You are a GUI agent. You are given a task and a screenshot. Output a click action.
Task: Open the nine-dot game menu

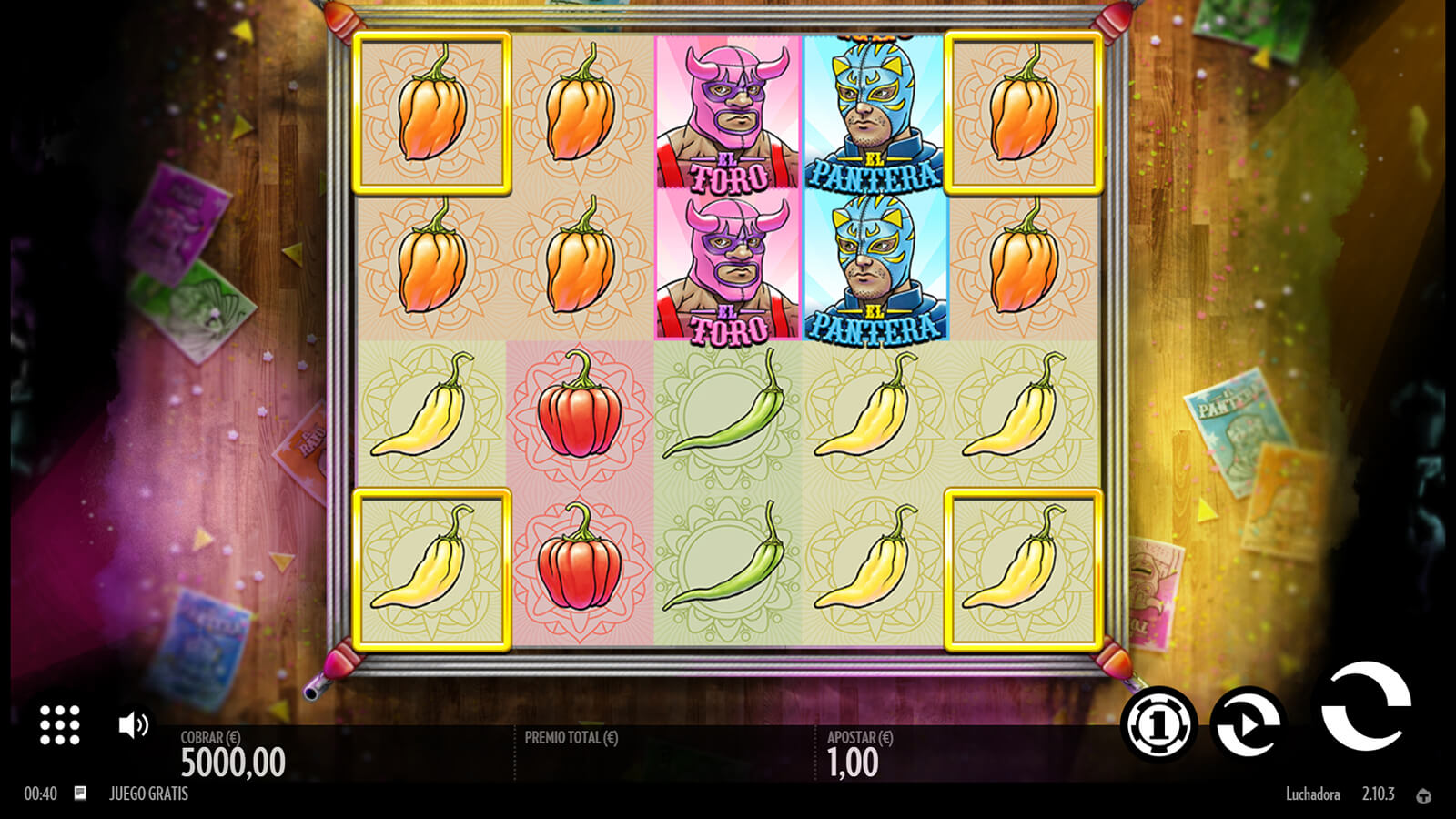tap(60, 725)
